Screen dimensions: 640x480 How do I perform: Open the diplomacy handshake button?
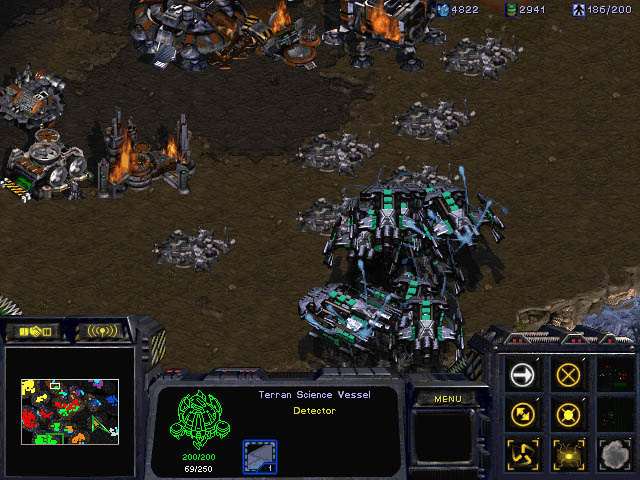tap(33, 331)
